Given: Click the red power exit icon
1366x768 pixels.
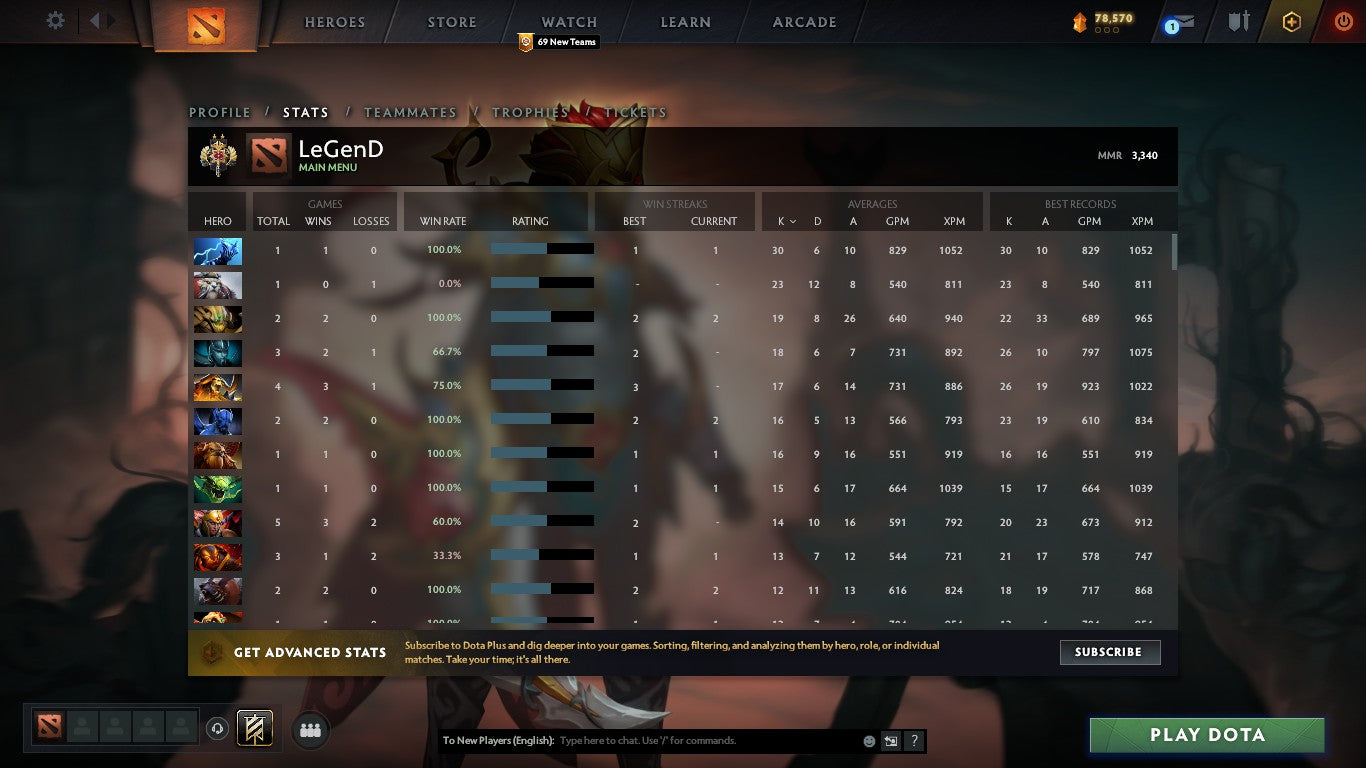Looking at the screenshot, I should tap(1345, 21).
